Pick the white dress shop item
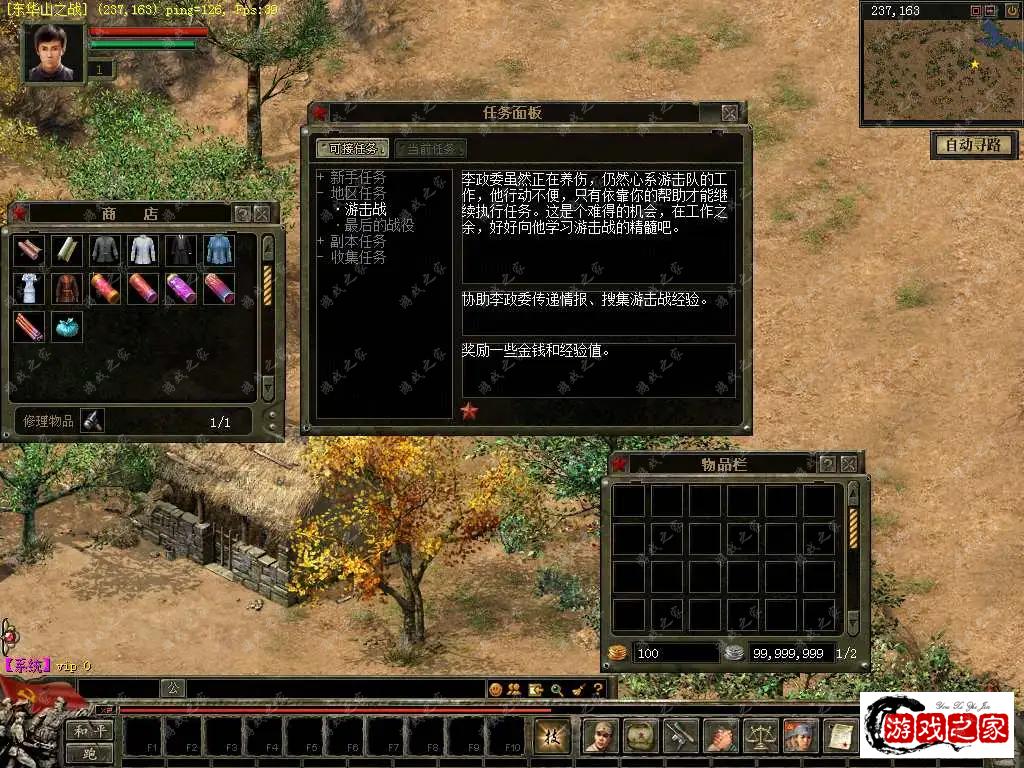This screenshot has width=1024, height=768. point(28,288)
